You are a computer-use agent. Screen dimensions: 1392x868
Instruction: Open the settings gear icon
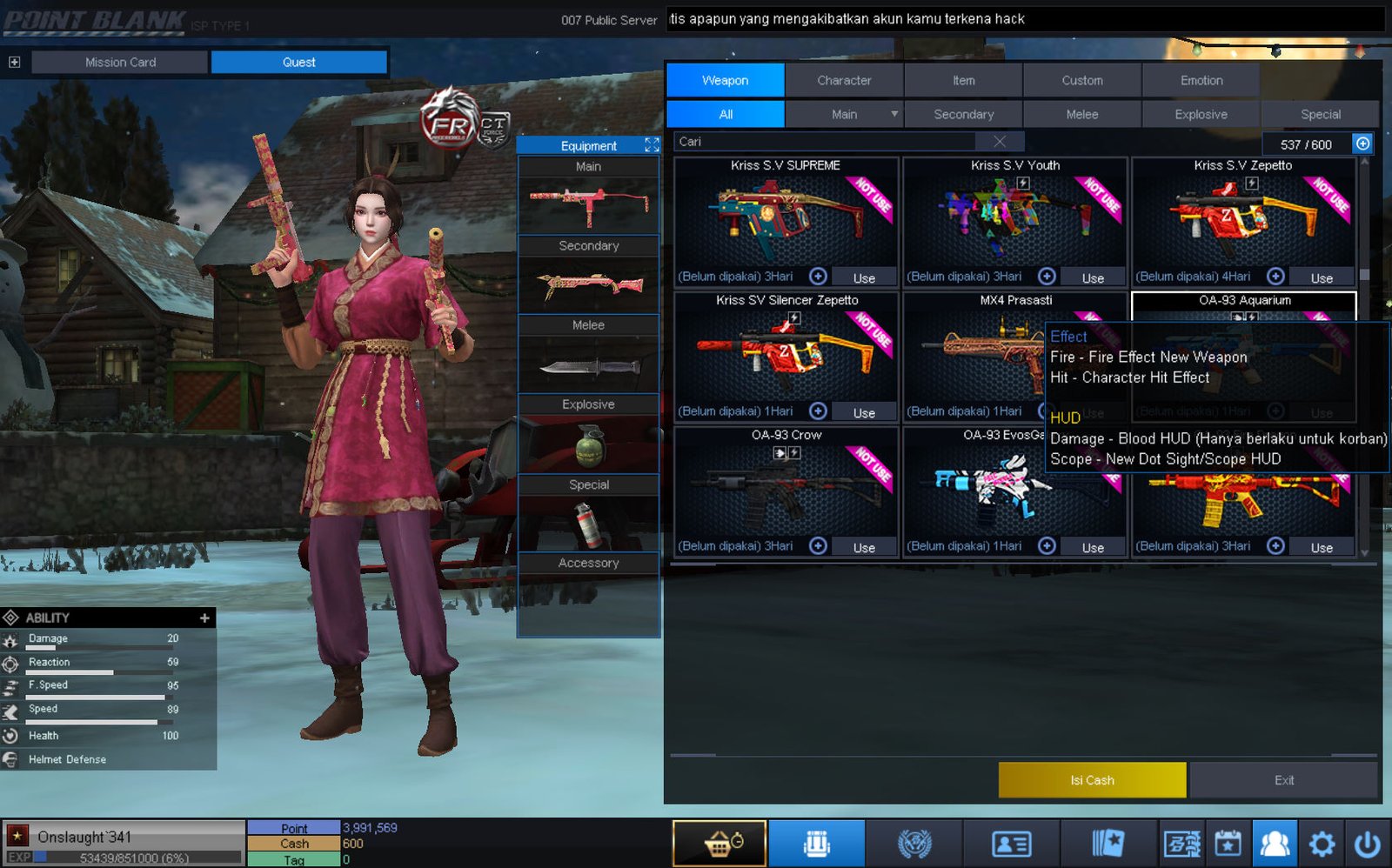(x=1322, y=844)
